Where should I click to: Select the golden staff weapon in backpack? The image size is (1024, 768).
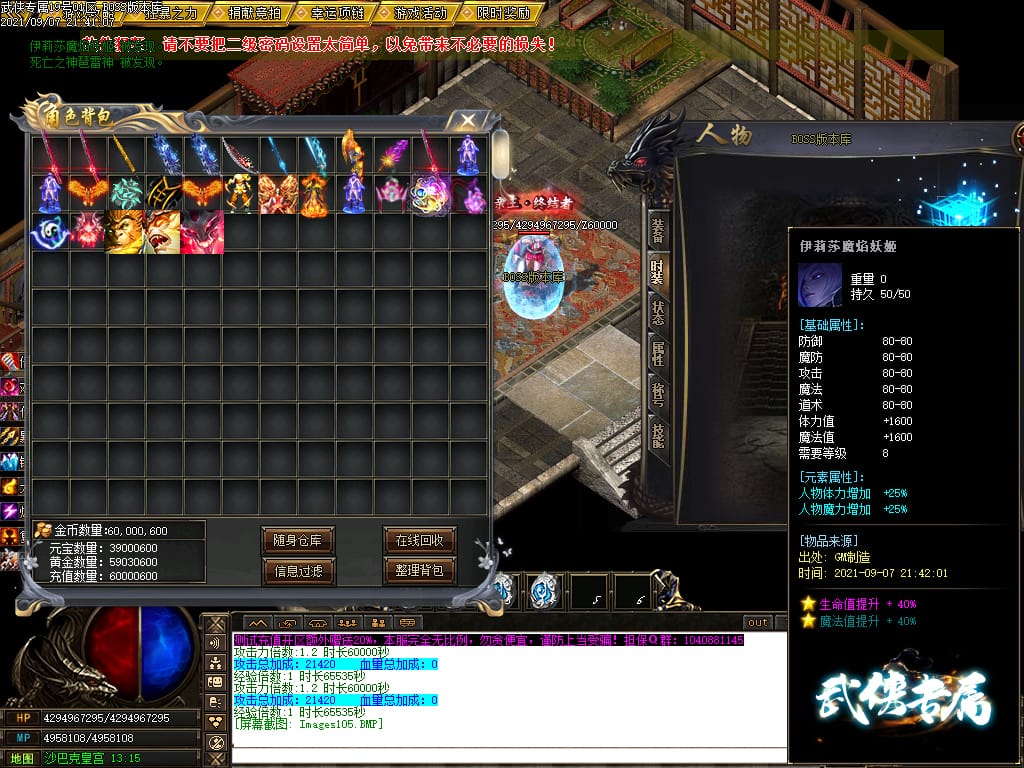pos(126,155)
